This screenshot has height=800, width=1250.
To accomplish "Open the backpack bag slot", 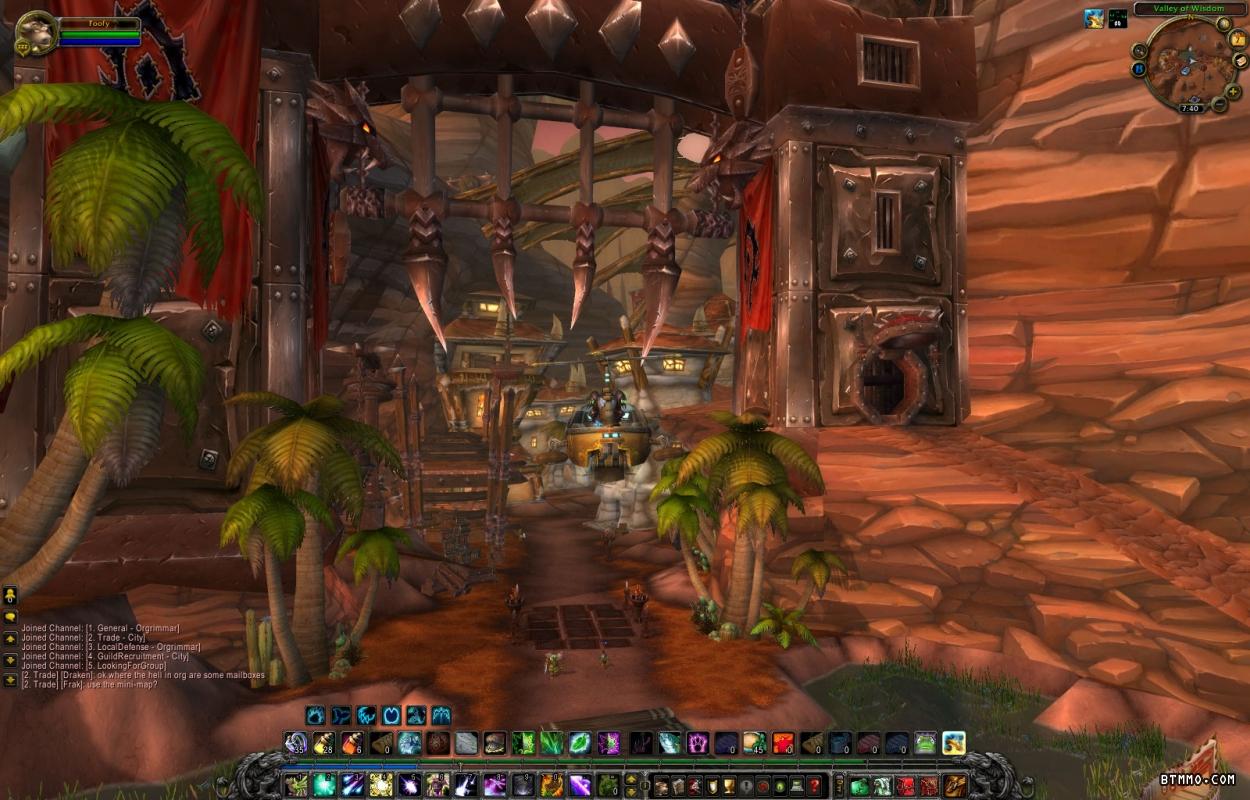I will 956,786.
